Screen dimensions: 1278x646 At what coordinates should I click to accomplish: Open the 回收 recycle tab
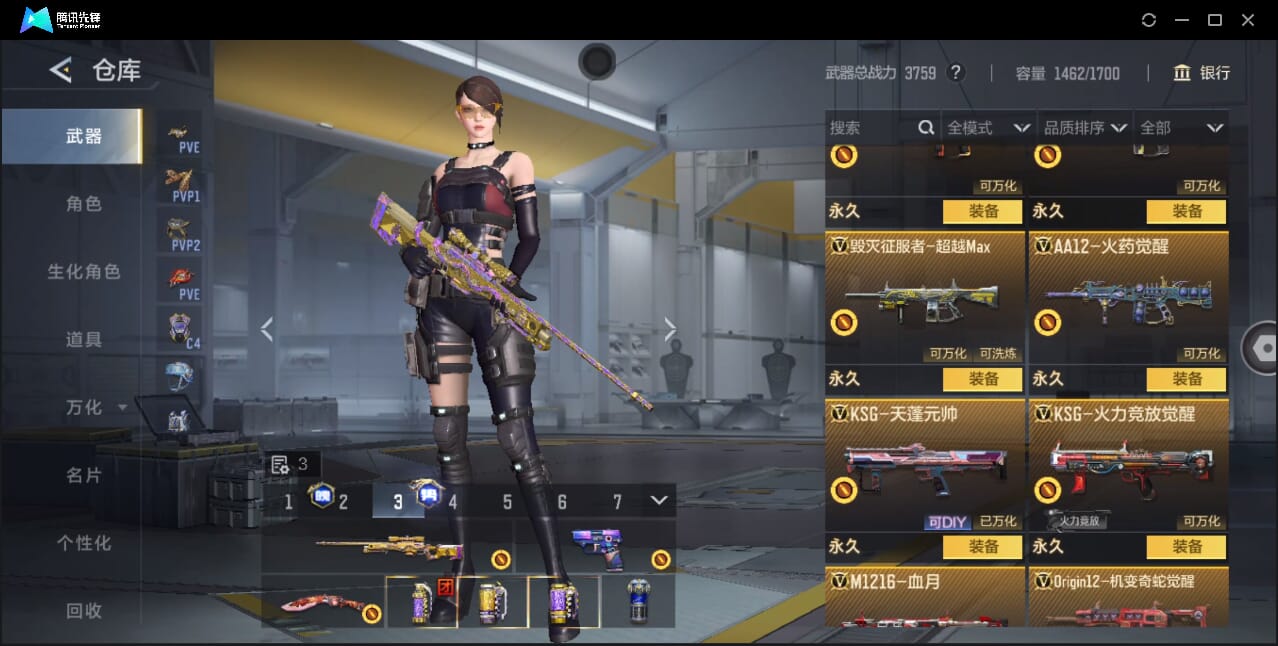coord(84,610)
